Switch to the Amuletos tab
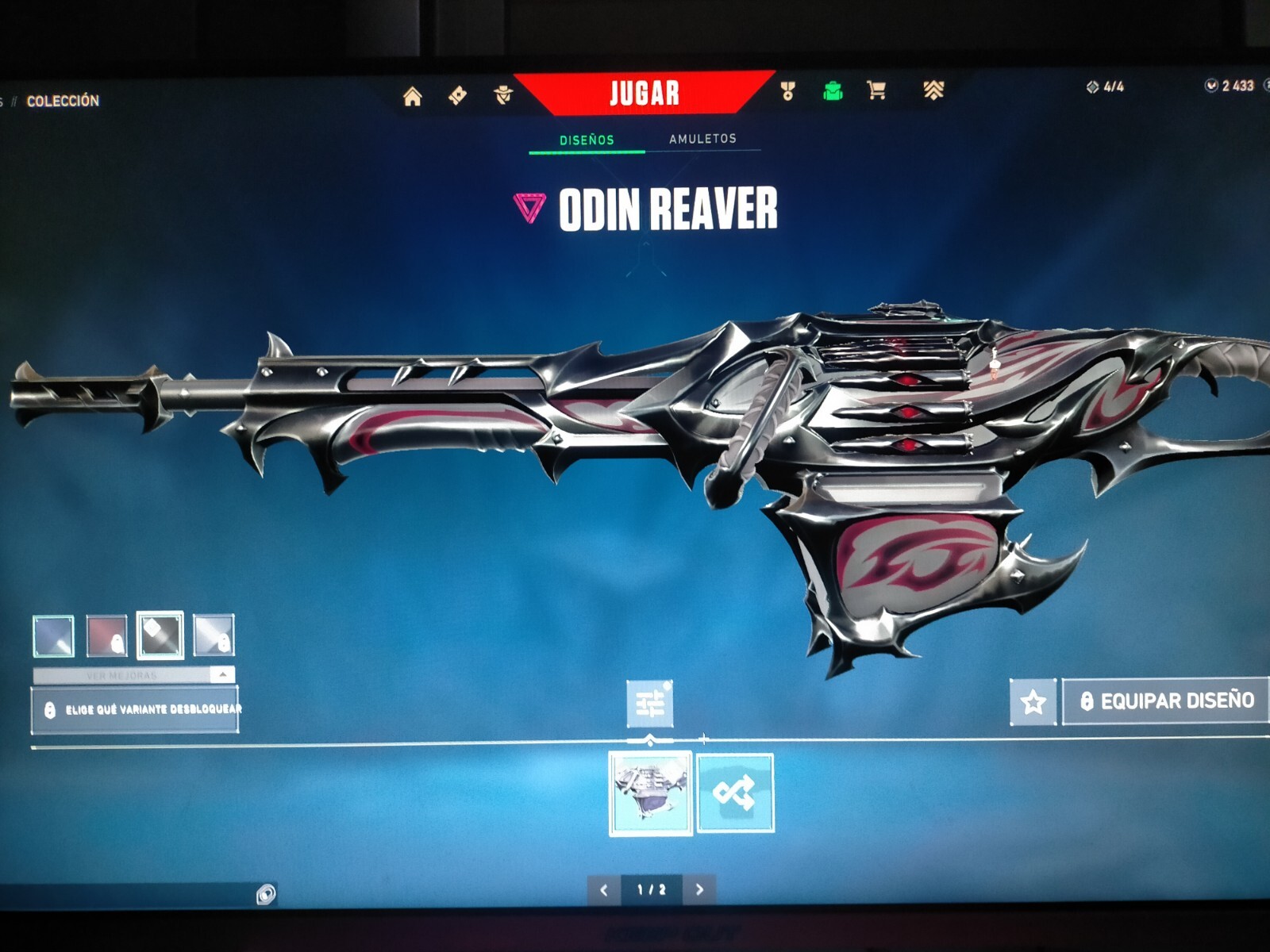Viewport: 1270px width, 952px height. (x=702, y=139)
